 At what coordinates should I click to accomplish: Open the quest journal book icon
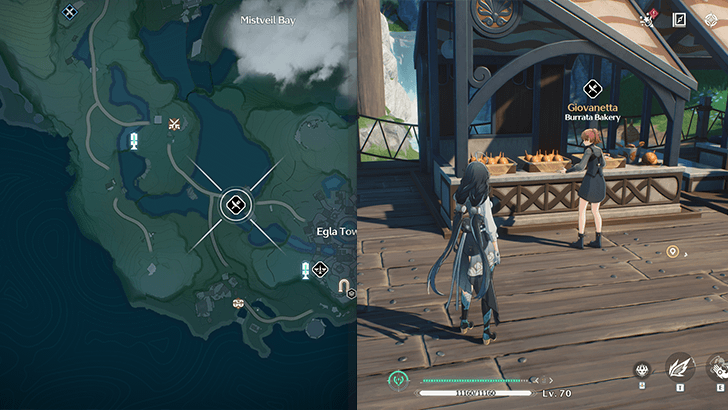[x=679, y=19]
